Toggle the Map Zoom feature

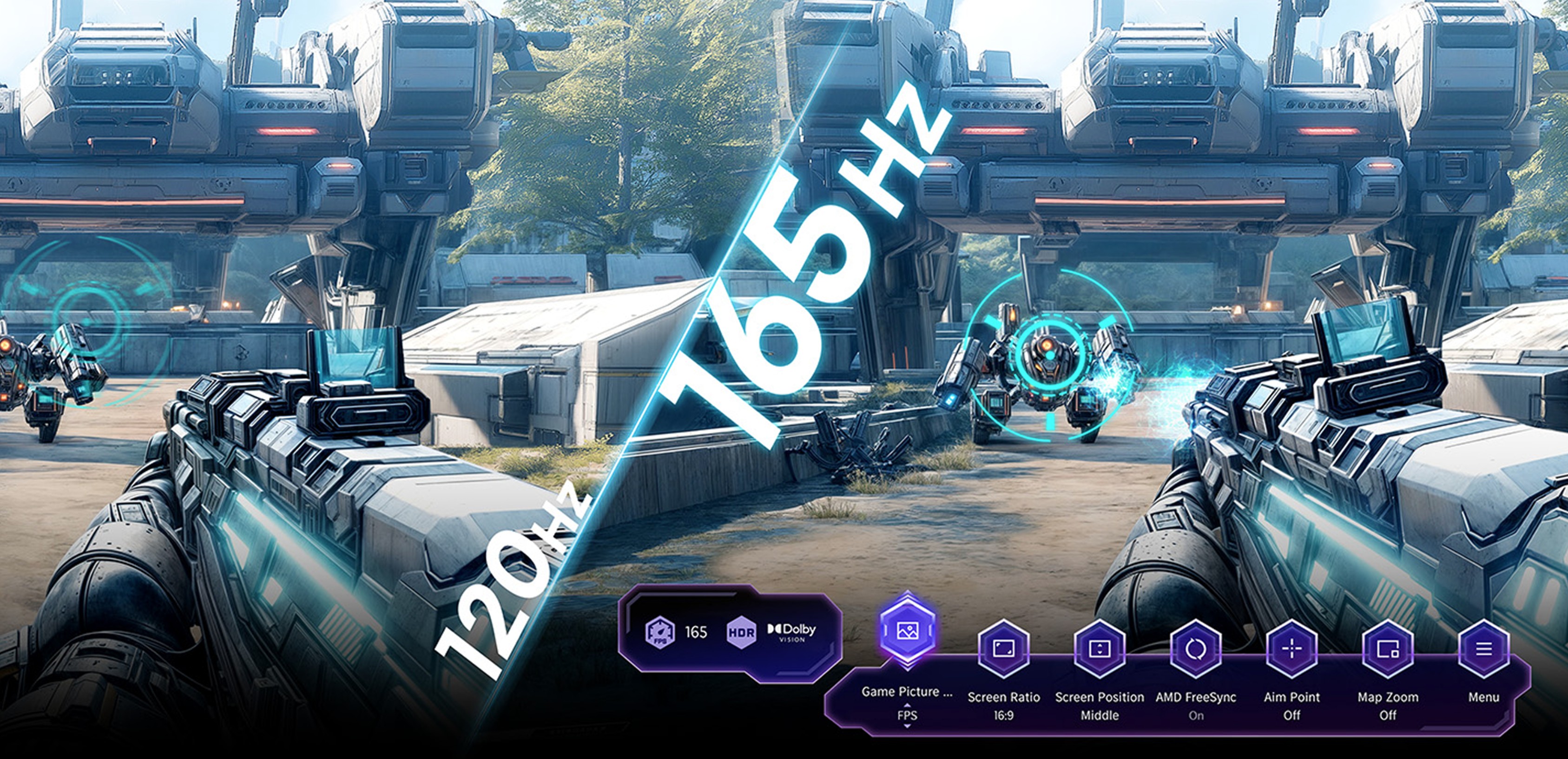pyautogui.click(x=1388, y=649)
